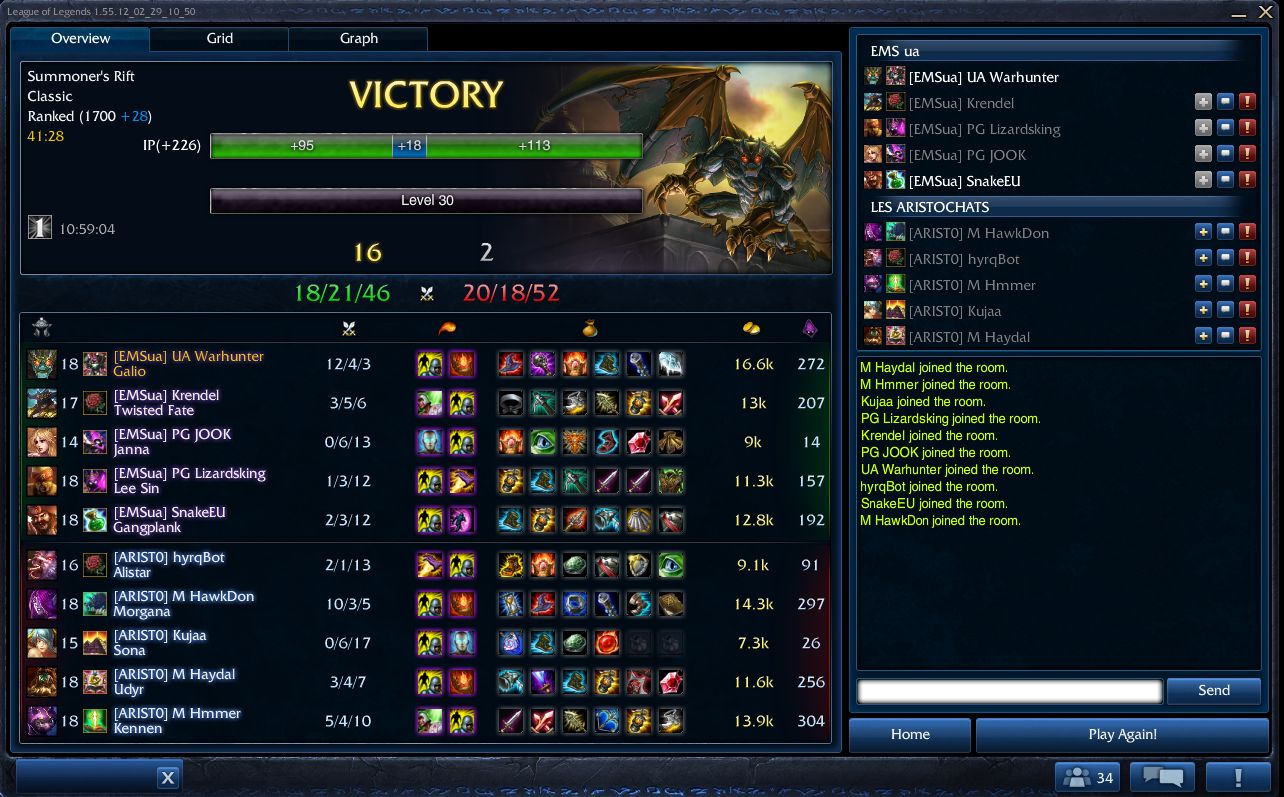Image resolution: width=1284 pixels, height=797 pixels.
Task: Click the Home button
Action: tap(909, 734)
